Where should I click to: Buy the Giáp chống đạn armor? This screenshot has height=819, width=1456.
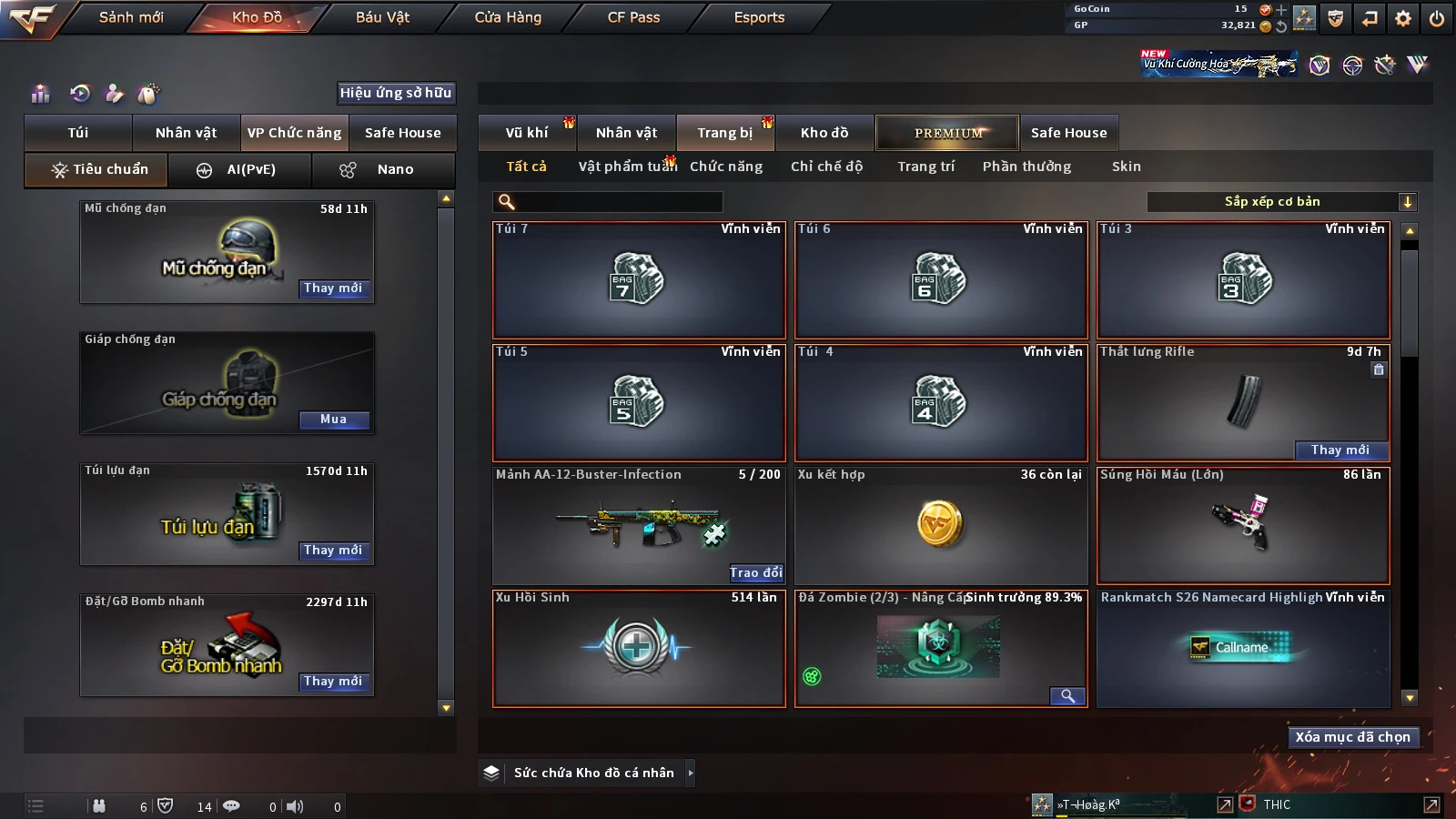click(x=333, y=420)
